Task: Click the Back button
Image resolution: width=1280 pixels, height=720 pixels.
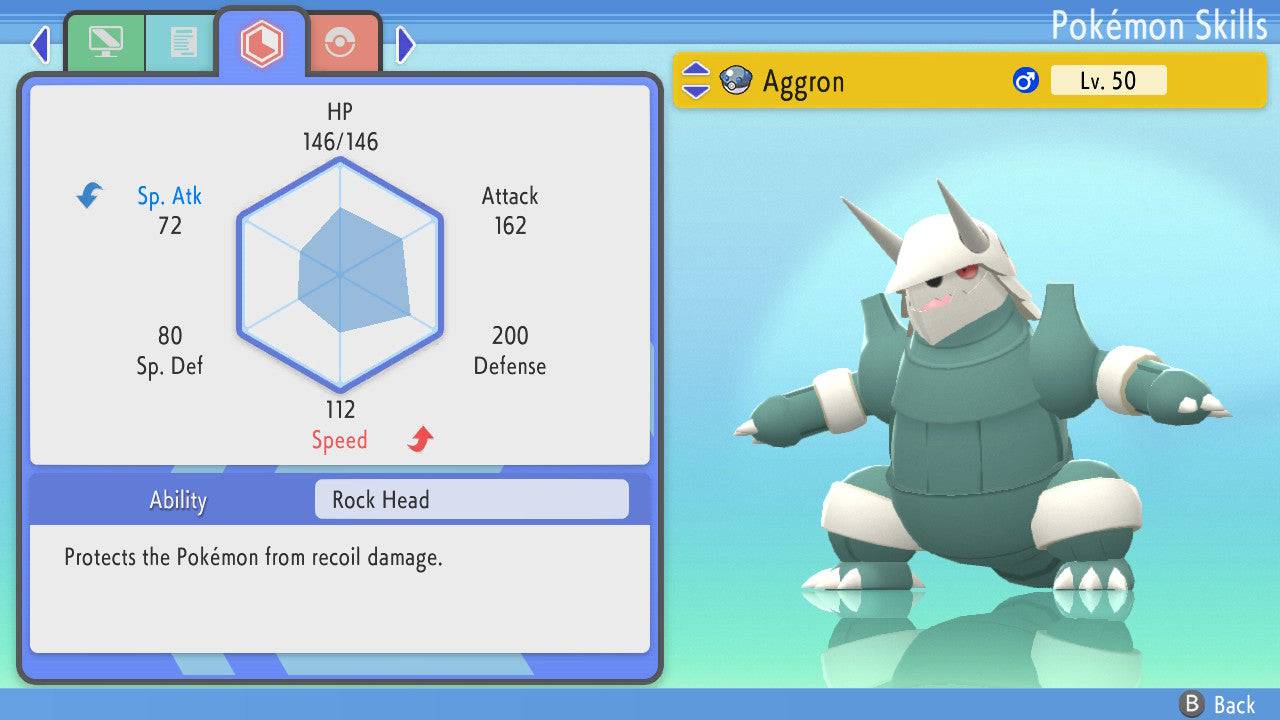Action: click(1218, 704)
